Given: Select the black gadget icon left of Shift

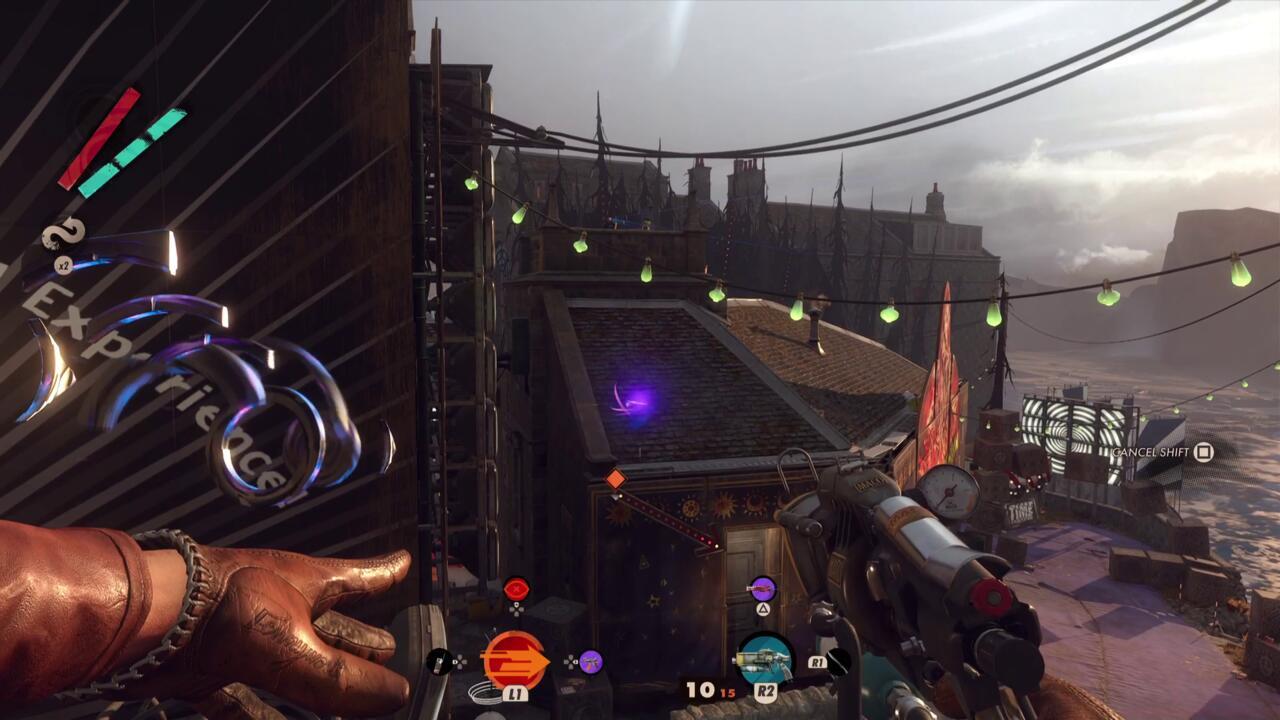Looking at the screenshot, I should [x=439, y=661].
